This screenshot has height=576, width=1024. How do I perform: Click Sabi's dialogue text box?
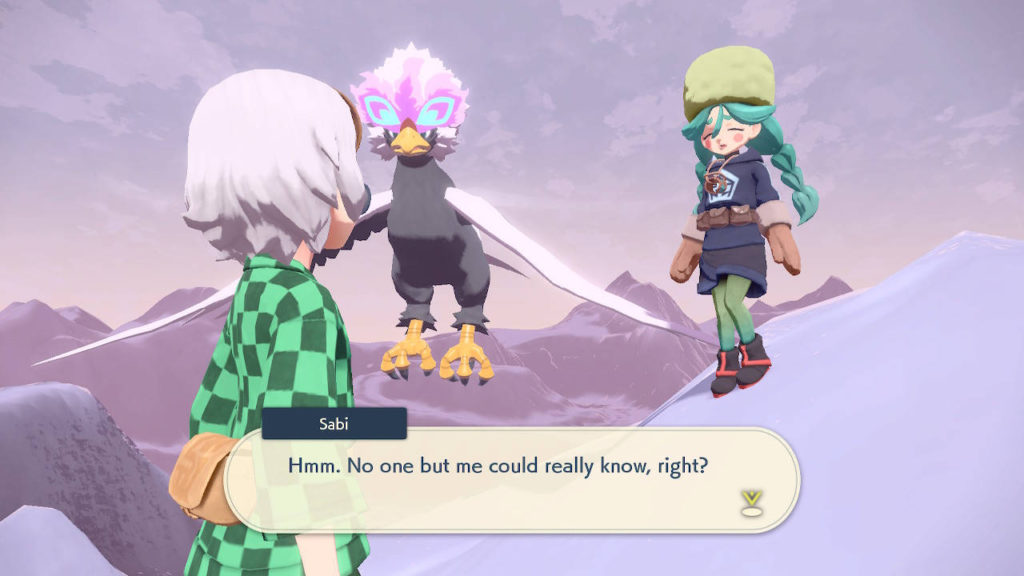(510, 480)
